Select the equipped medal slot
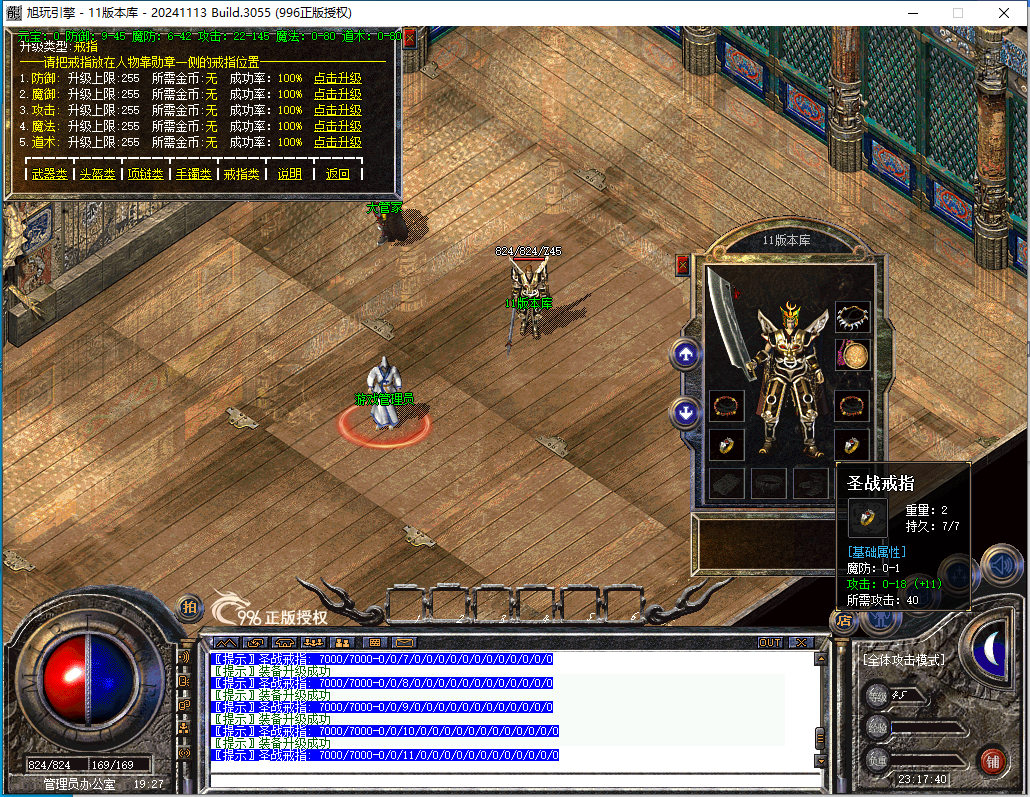 tap(852, 355)
